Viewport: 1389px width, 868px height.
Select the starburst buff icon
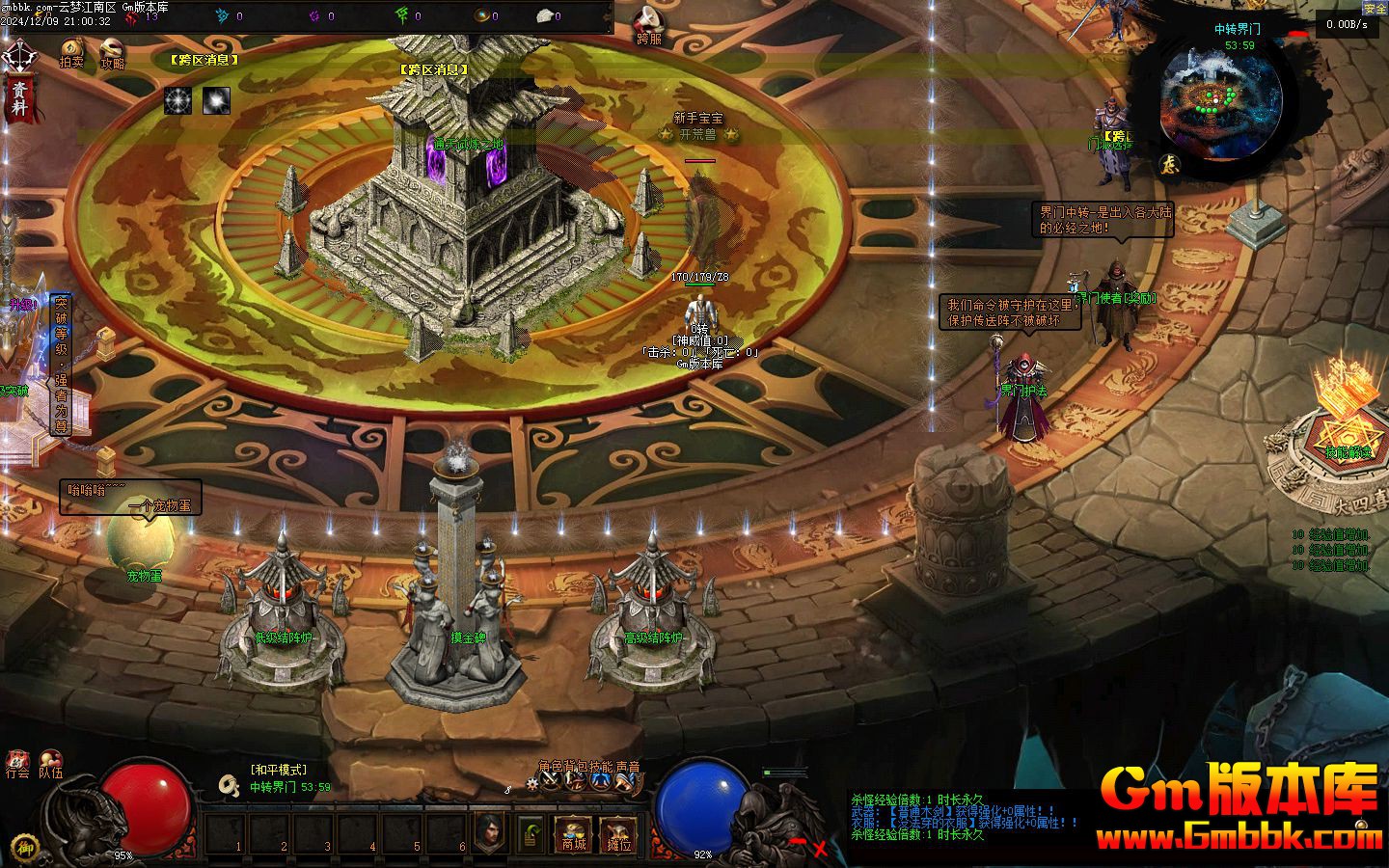pyautogui.click(x=177, y=100)
